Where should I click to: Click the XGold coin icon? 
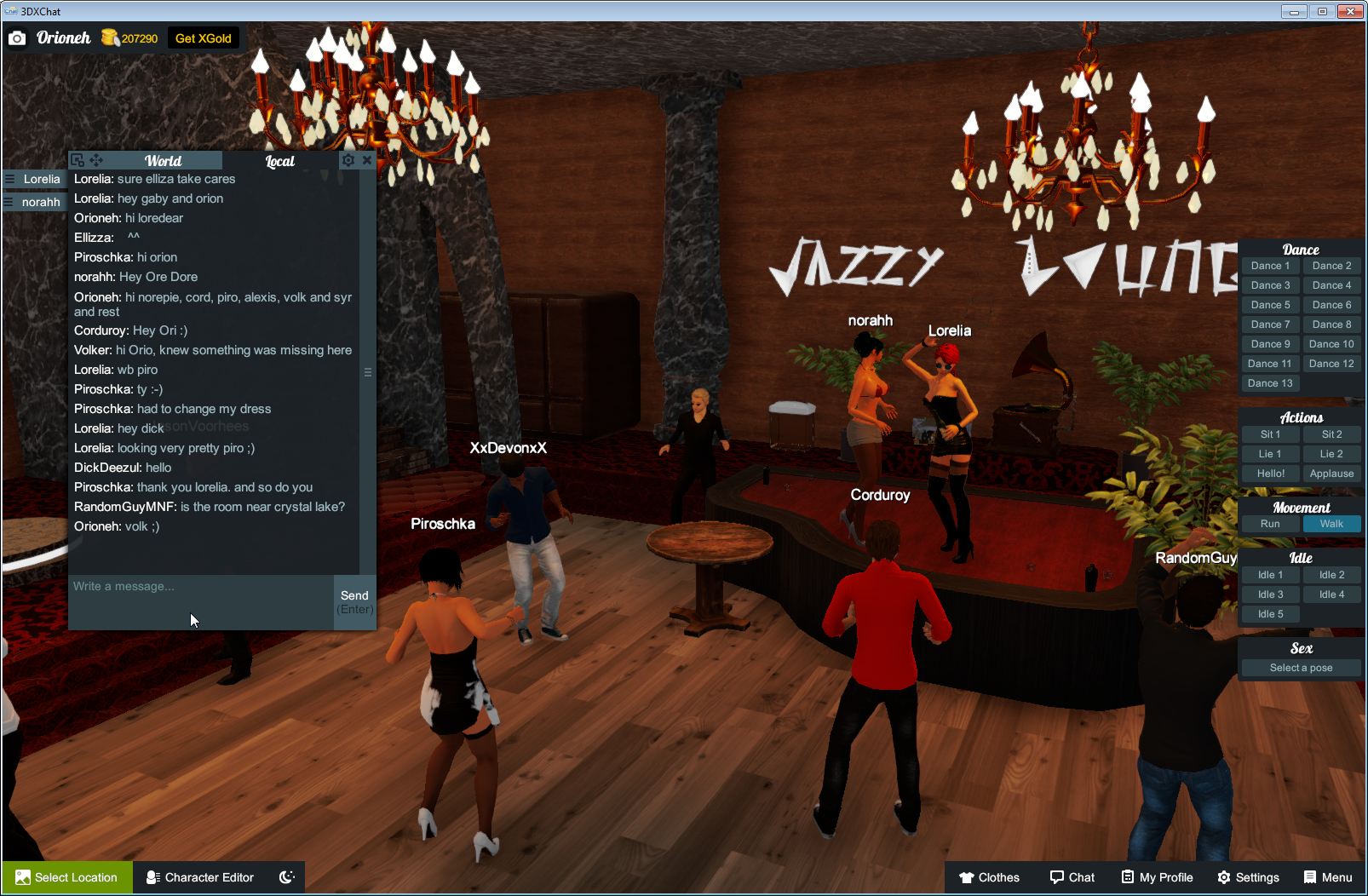point(109,37)
